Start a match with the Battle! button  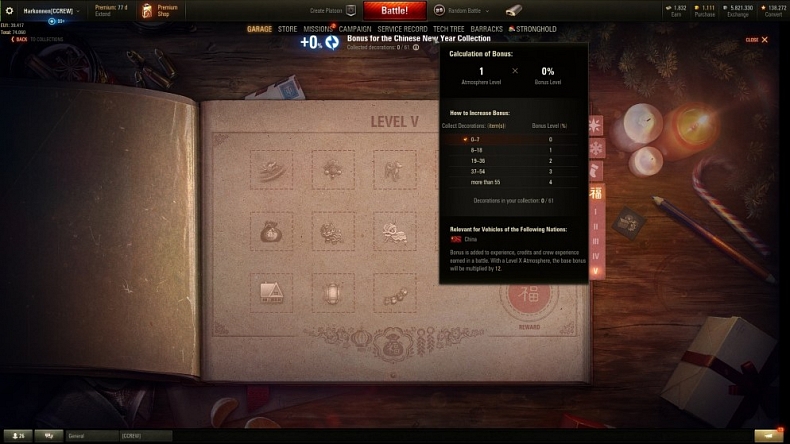click(x=395, y=10)
